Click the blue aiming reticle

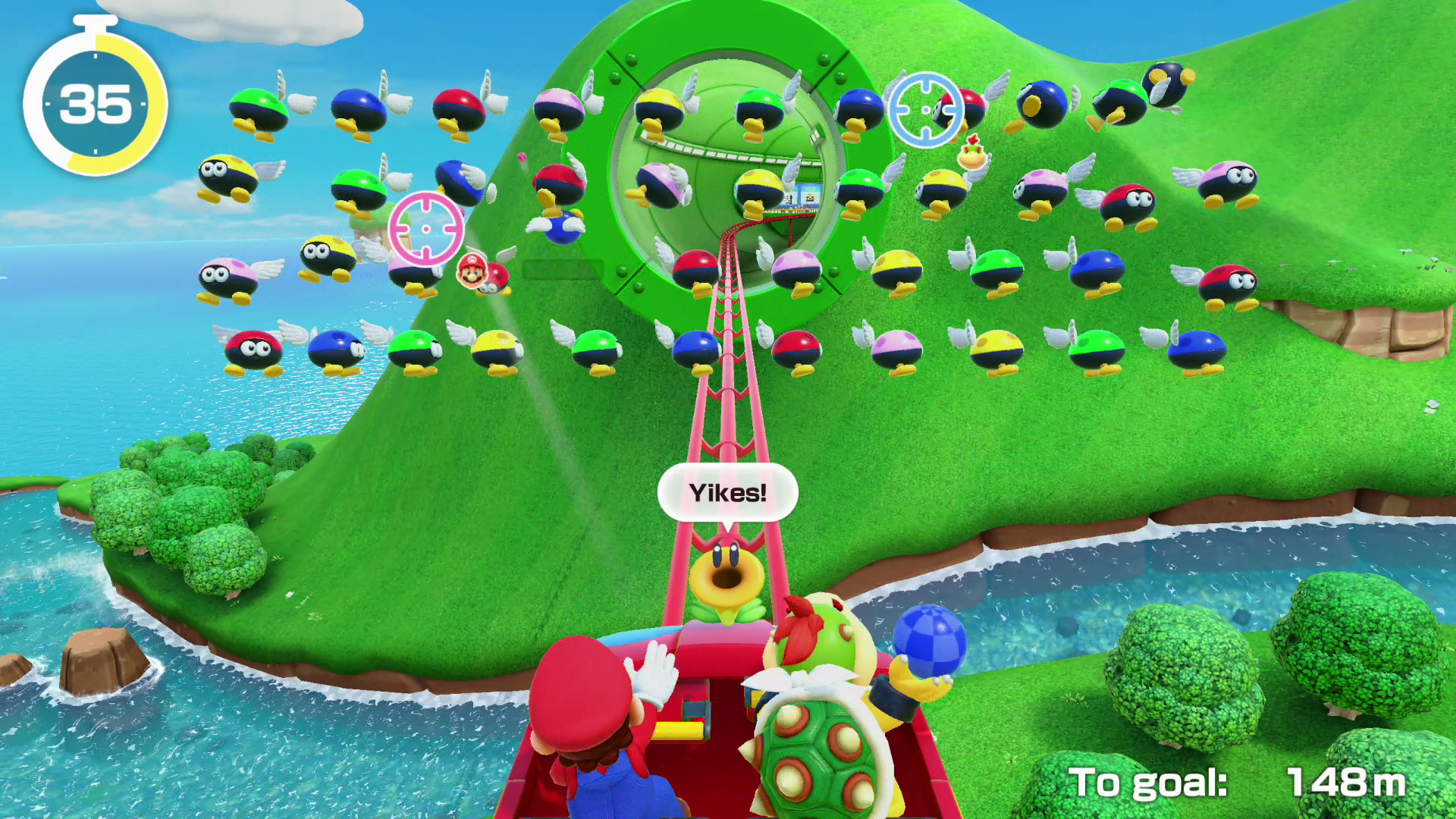pyautogui.click(x=925, y=110)
